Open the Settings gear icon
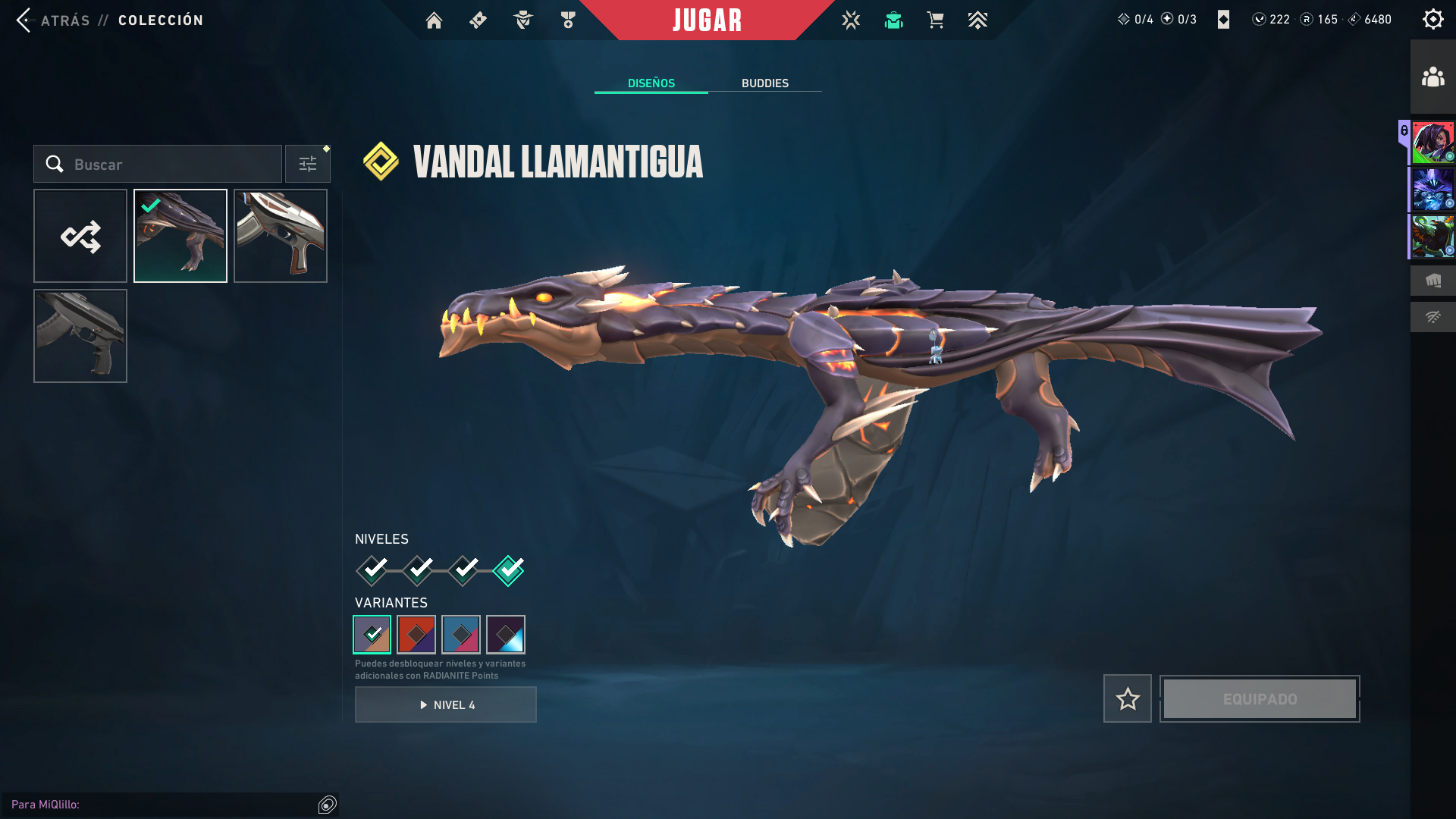Screen dimensions: 1456x819 1432,19
